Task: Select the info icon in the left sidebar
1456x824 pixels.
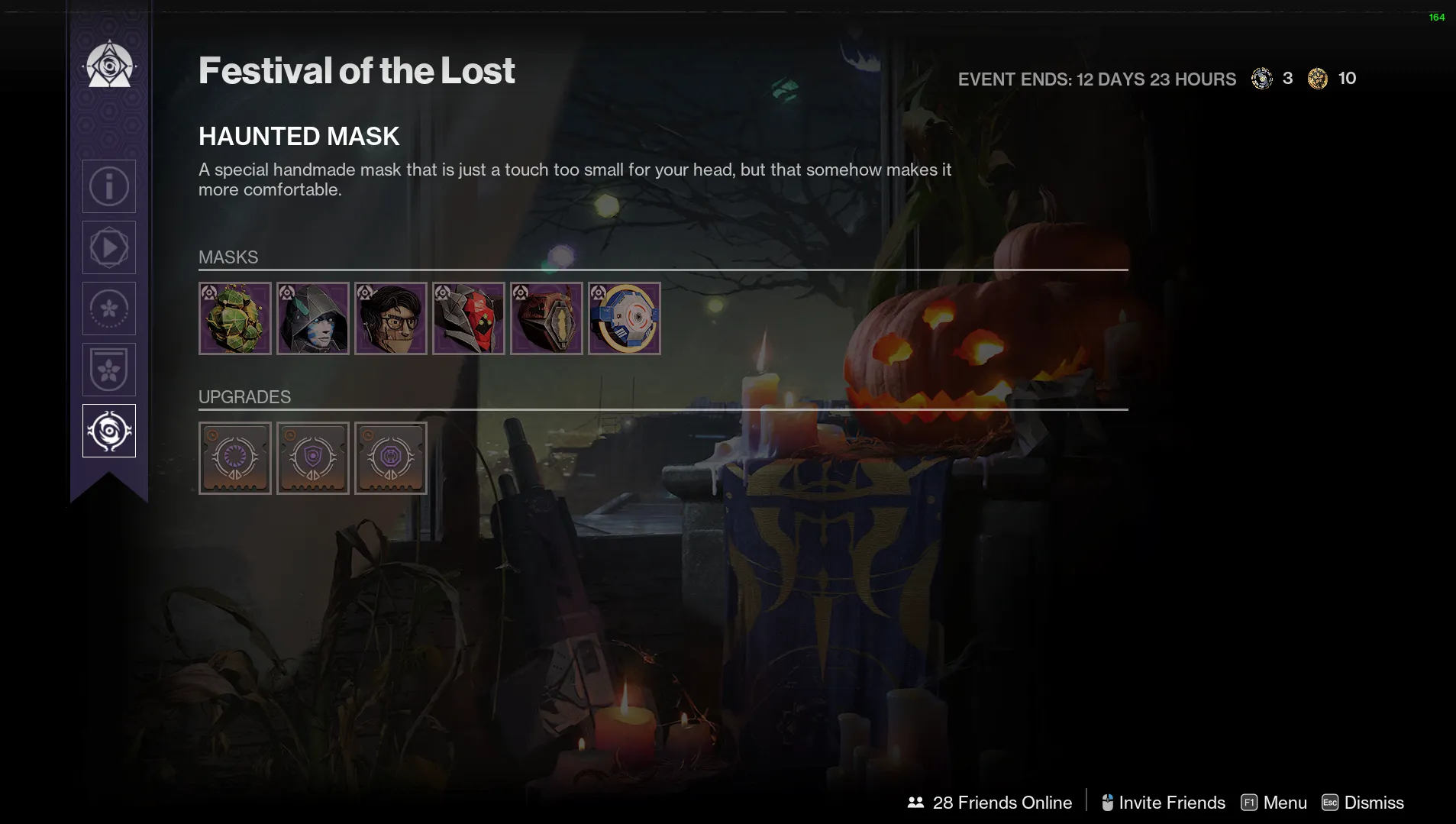Action: coord(108,186)
